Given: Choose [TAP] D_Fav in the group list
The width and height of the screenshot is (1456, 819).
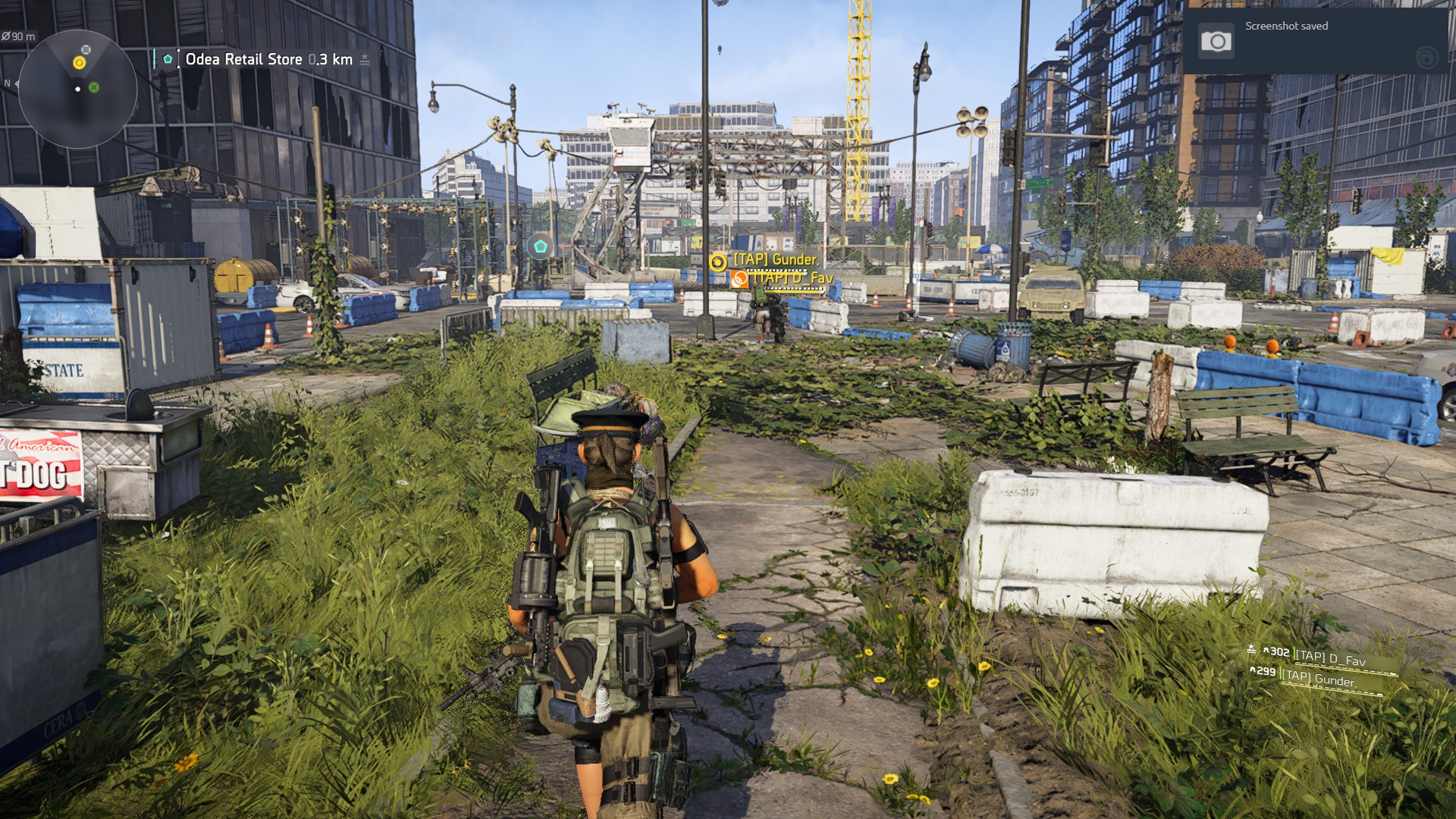Looking at the screenshot, I should (1329, 657).
